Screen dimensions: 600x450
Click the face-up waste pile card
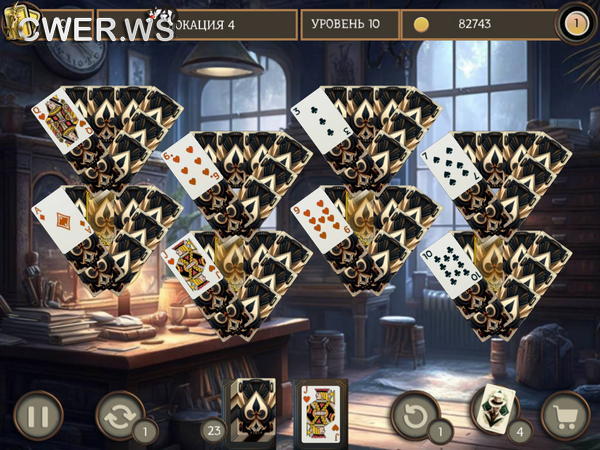(x=319, y=410)
